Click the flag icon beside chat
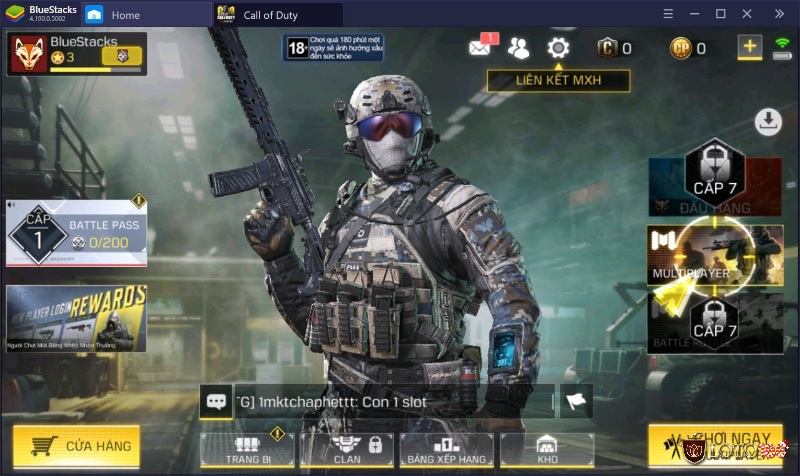The width and height of the screenshot is (800, 476). 576,401
